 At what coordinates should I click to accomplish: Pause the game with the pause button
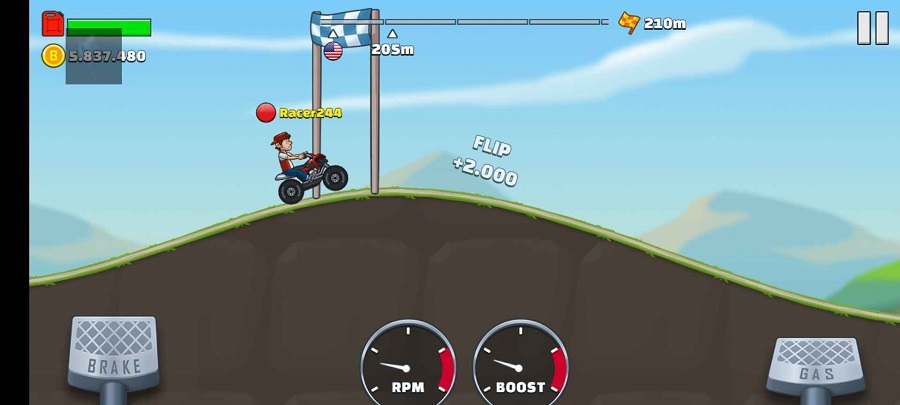click(x=872, y=28)
